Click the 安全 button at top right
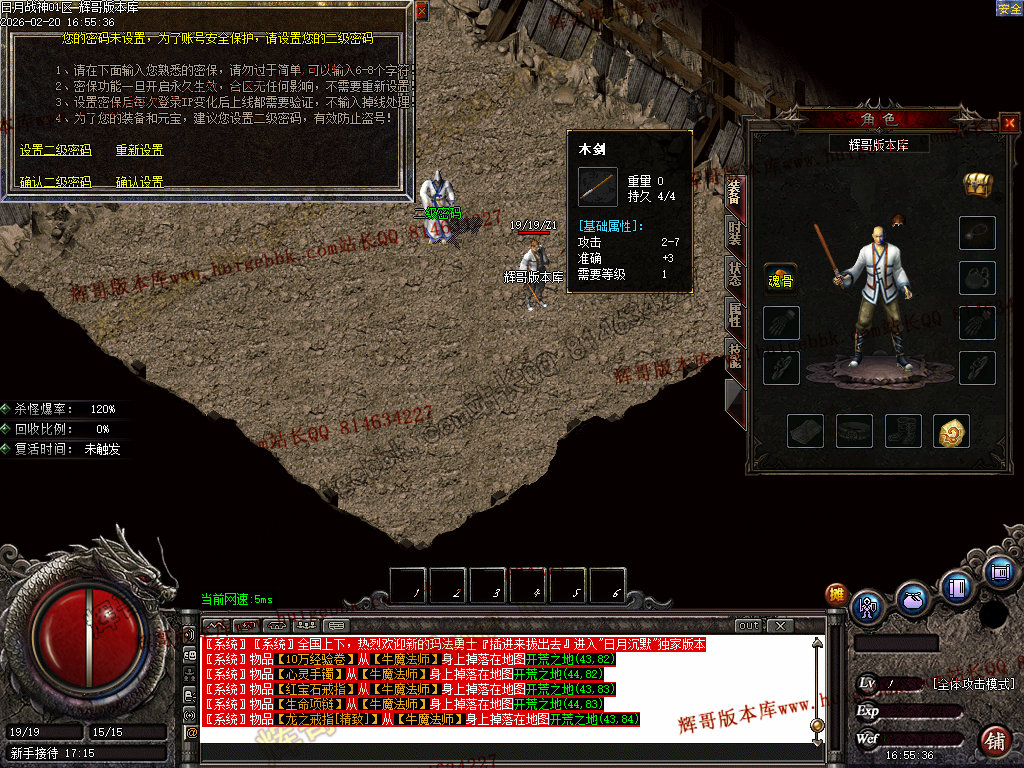The height and width of the screenshot is (768, 1024). 1009,9
